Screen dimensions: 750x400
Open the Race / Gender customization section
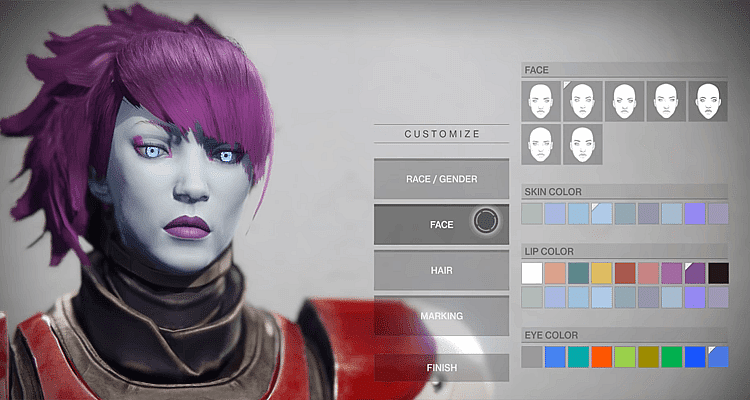point(441,179)
